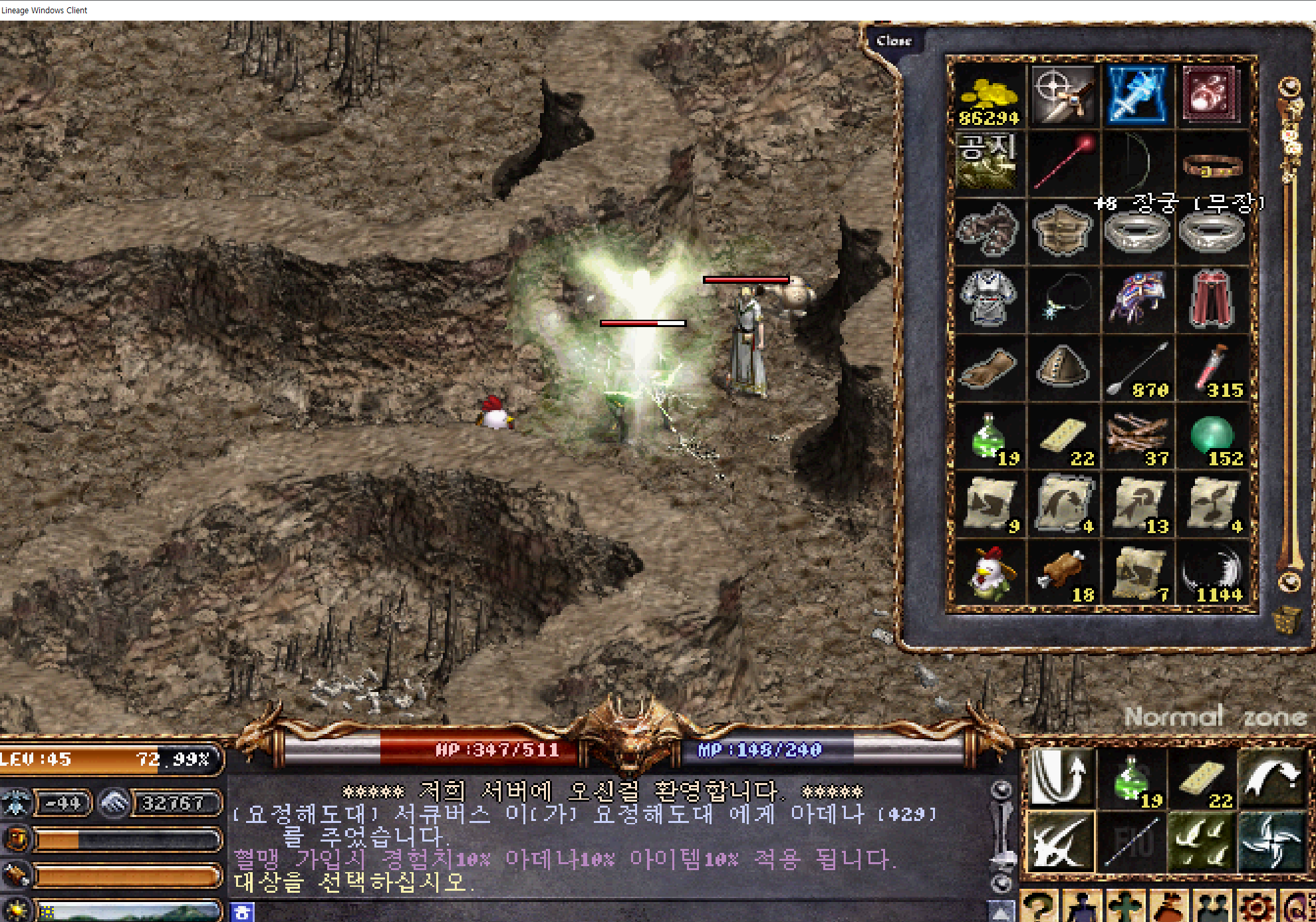
Task: Select the red cloak item
Action: [1212, 300]
